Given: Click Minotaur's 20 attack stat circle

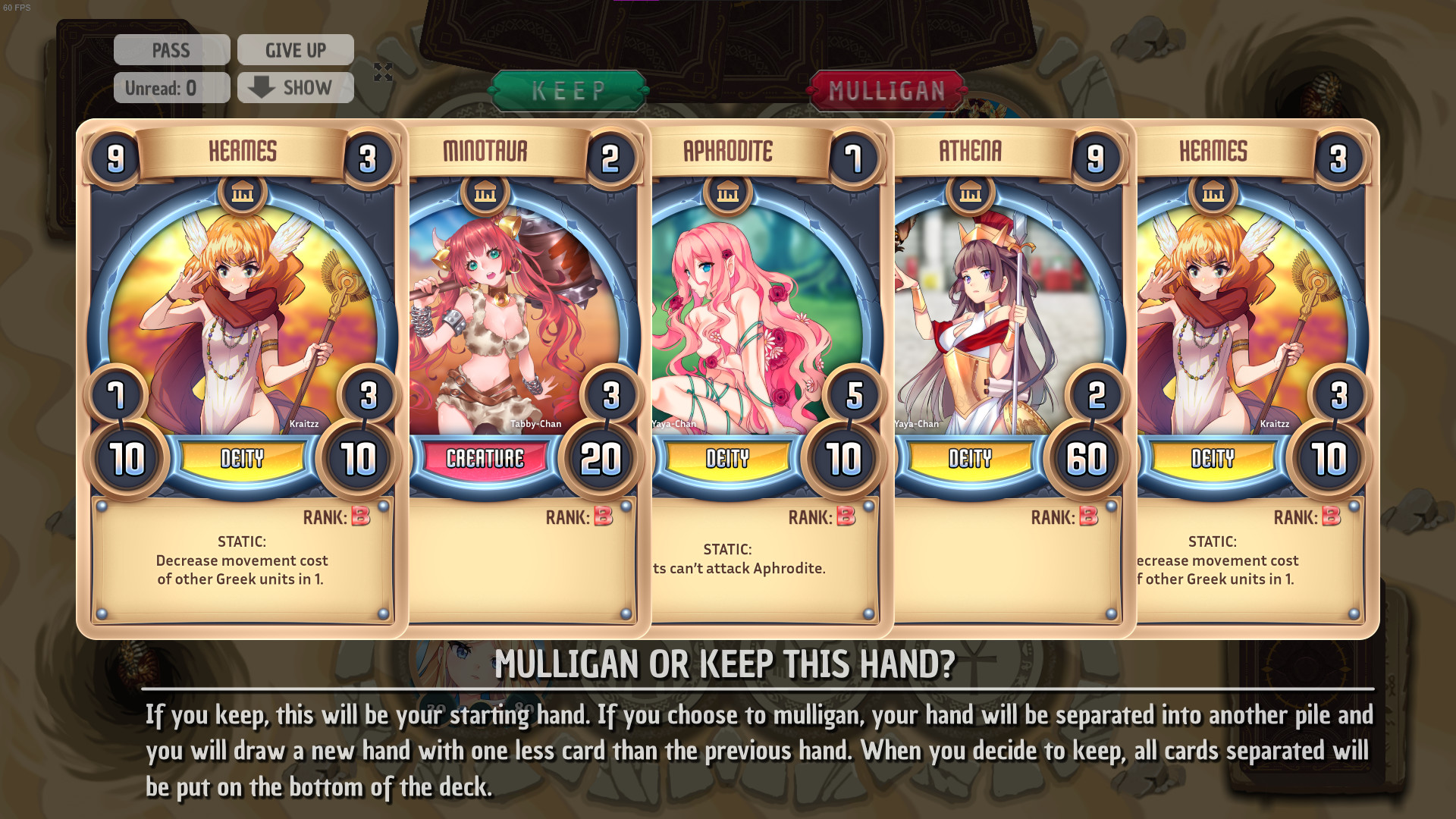Looking at the screenshot, I should 604,458.
